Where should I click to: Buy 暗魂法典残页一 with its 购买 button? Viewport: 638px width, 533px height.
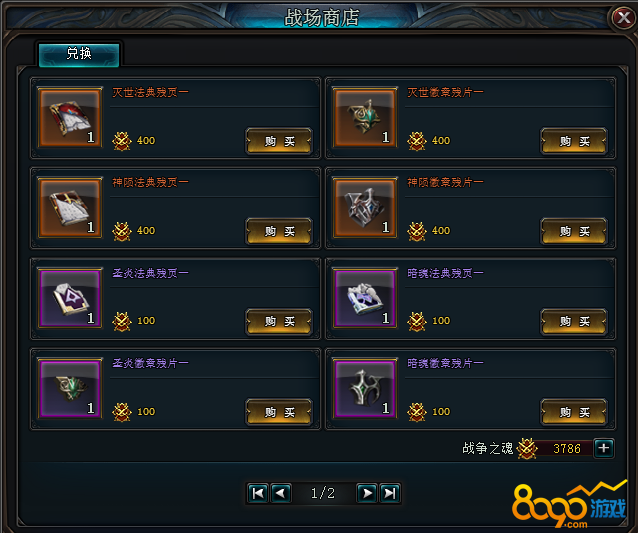tap(574, 321)
